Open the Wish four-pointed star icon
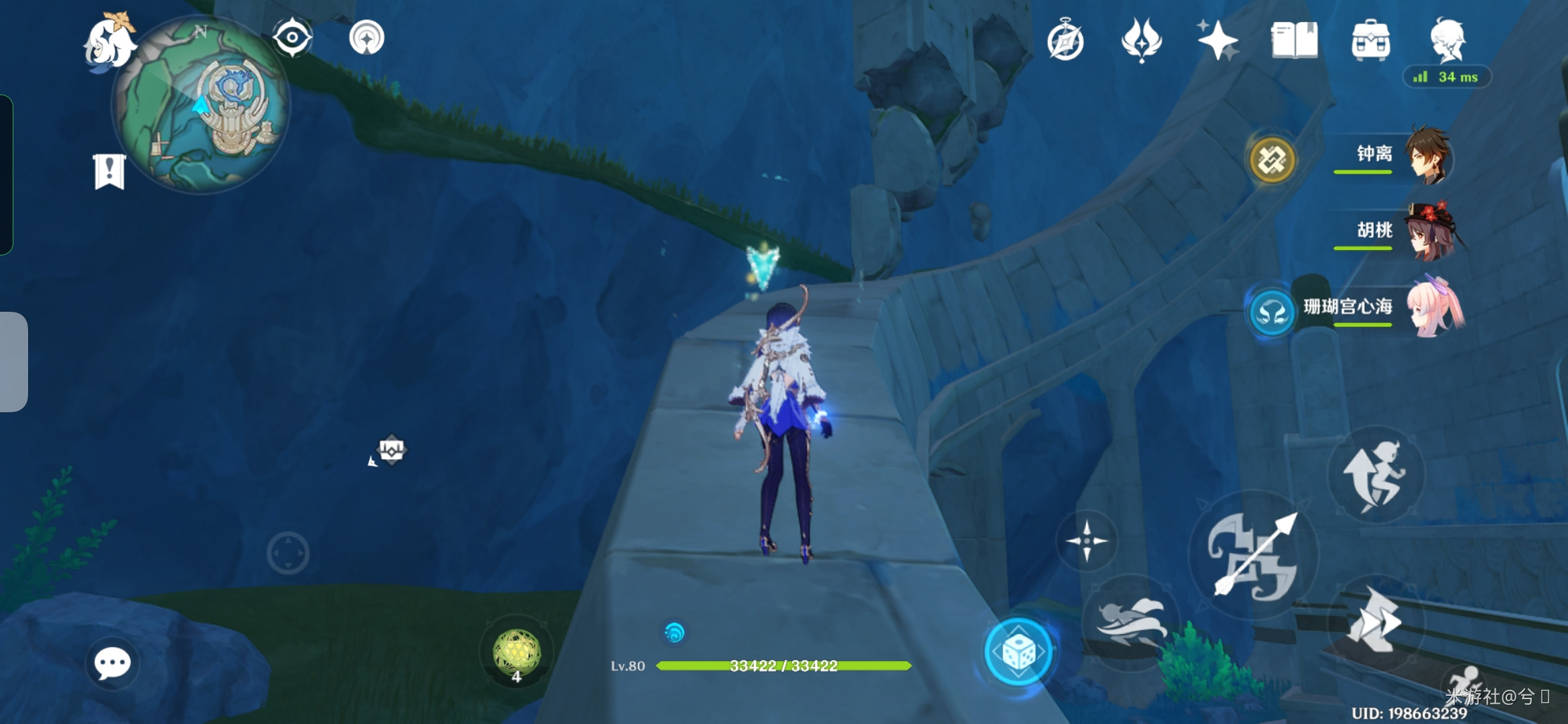The height and width of the screenshot is (724, 1568). coord(1218,40)
